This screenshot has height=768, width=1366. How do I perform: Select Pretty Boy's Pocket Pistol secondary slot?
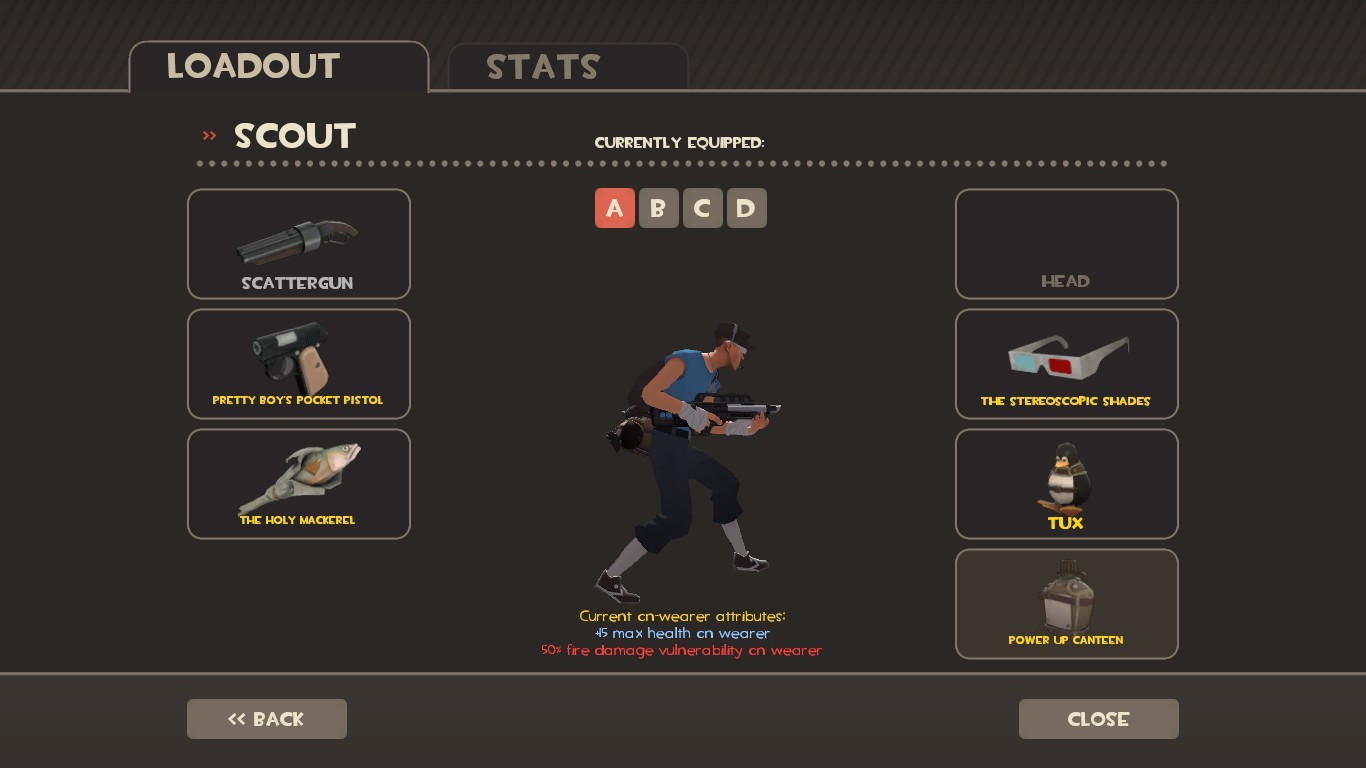[x=298, y=363]
